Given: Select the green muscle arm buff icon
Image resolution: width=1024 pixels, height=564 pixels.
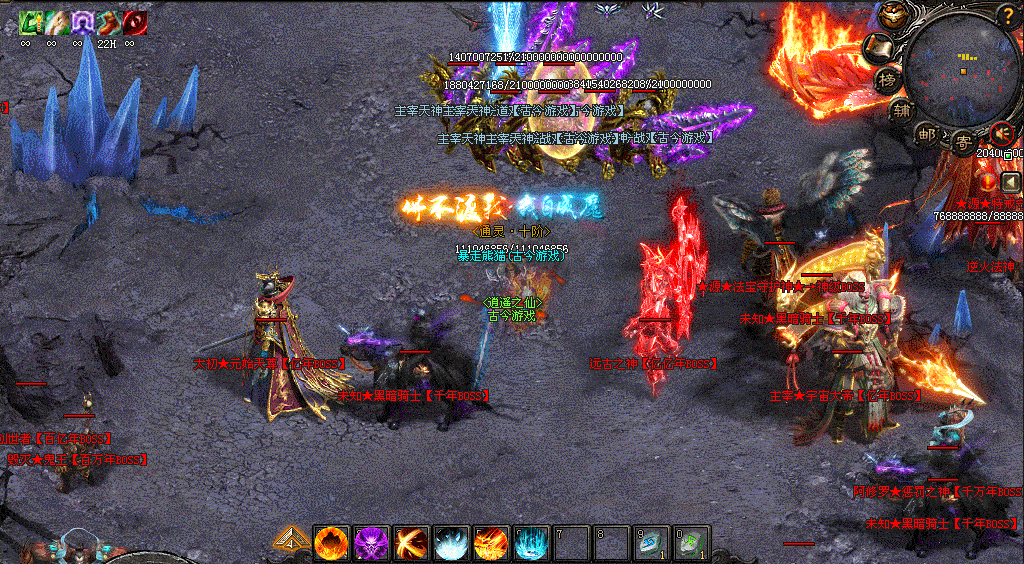Looking at the screenshot, I should (30, 21).
